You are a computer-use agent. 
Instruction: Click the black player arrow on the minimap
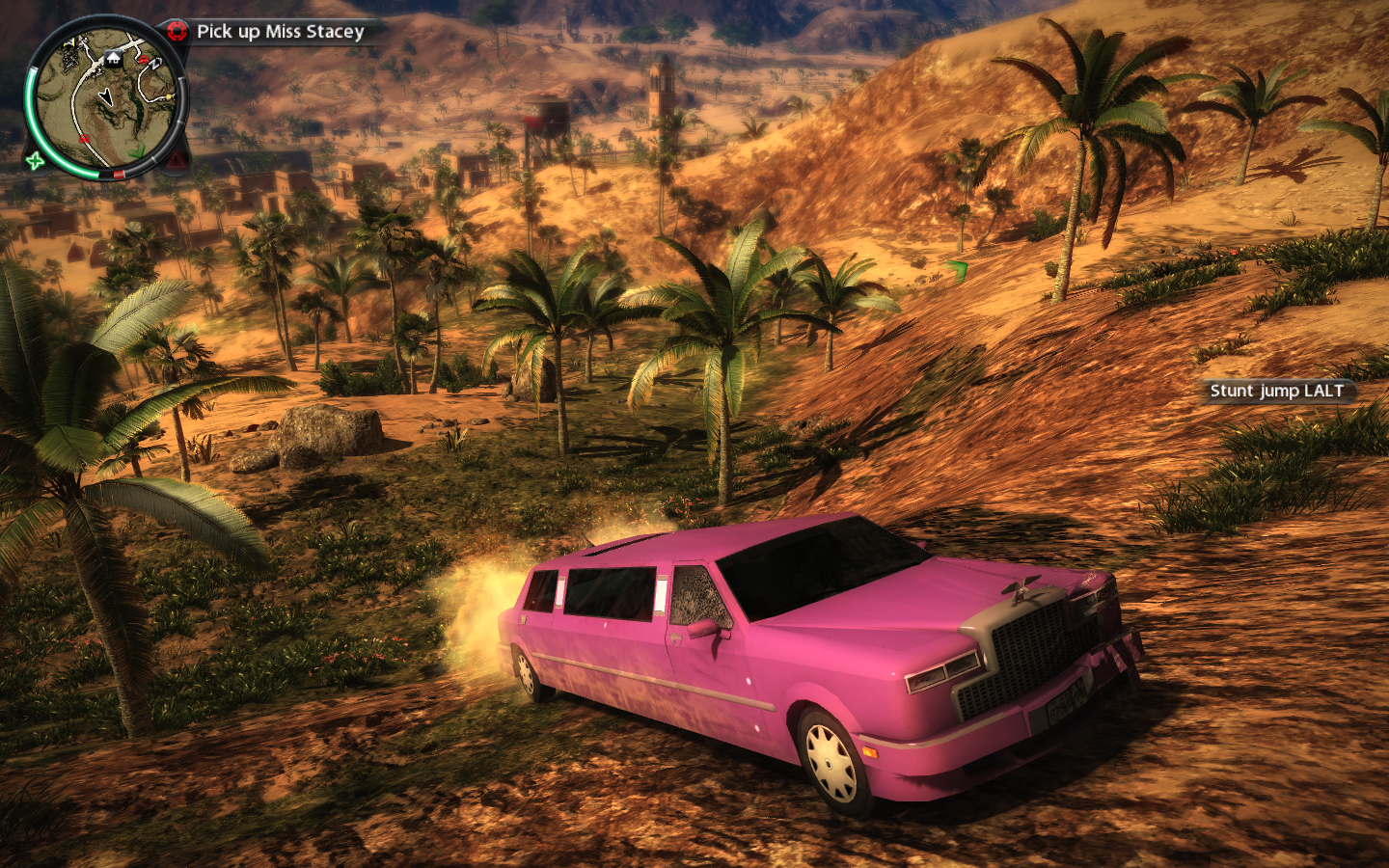click(105, 96)
